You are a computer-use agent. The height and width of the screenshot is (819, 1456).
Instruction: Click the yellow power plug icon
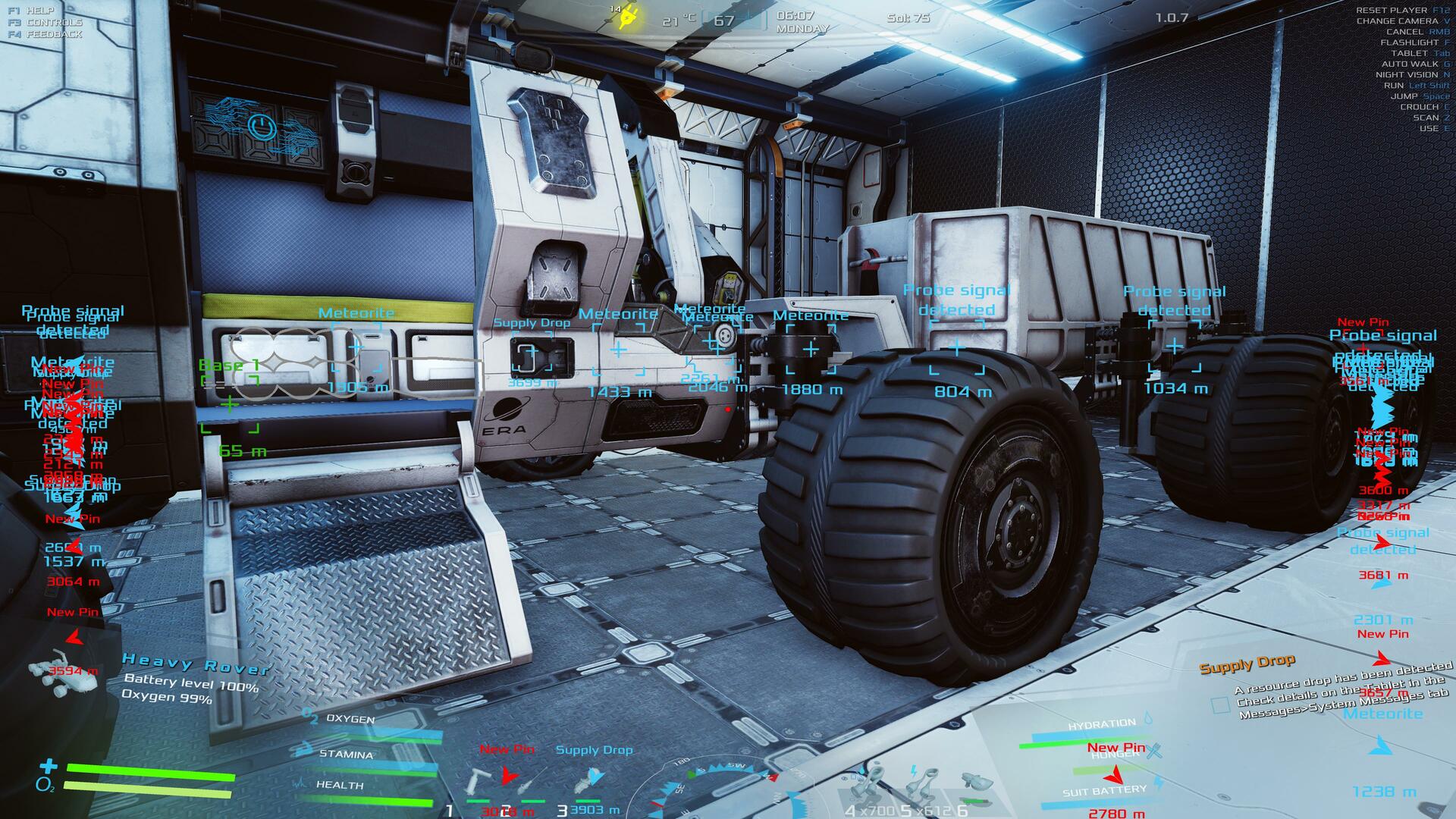click(628, 18)
